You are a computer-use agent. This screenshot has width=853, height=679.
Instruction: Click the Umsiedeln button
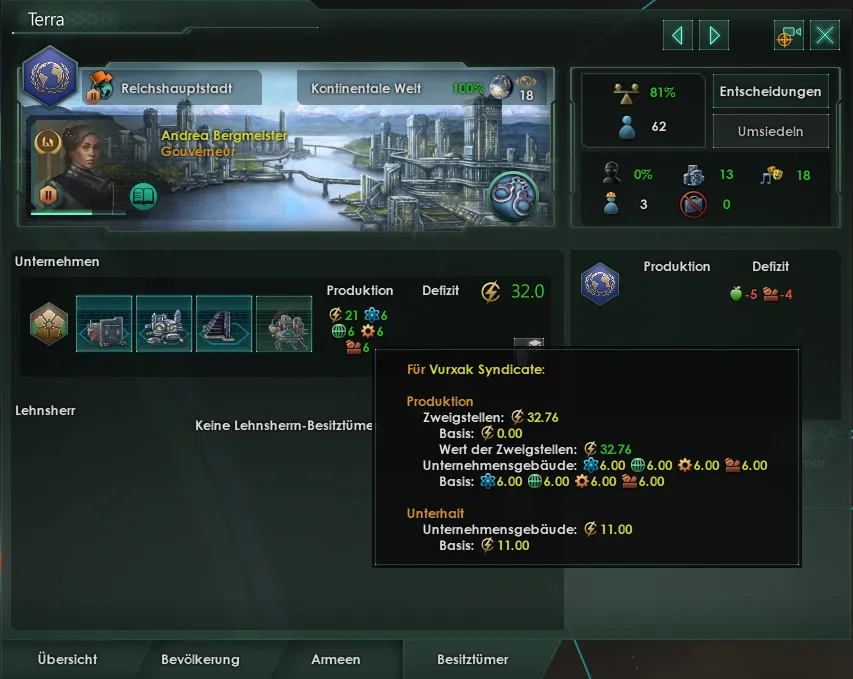pyautogui.click(x=770, y=131)
